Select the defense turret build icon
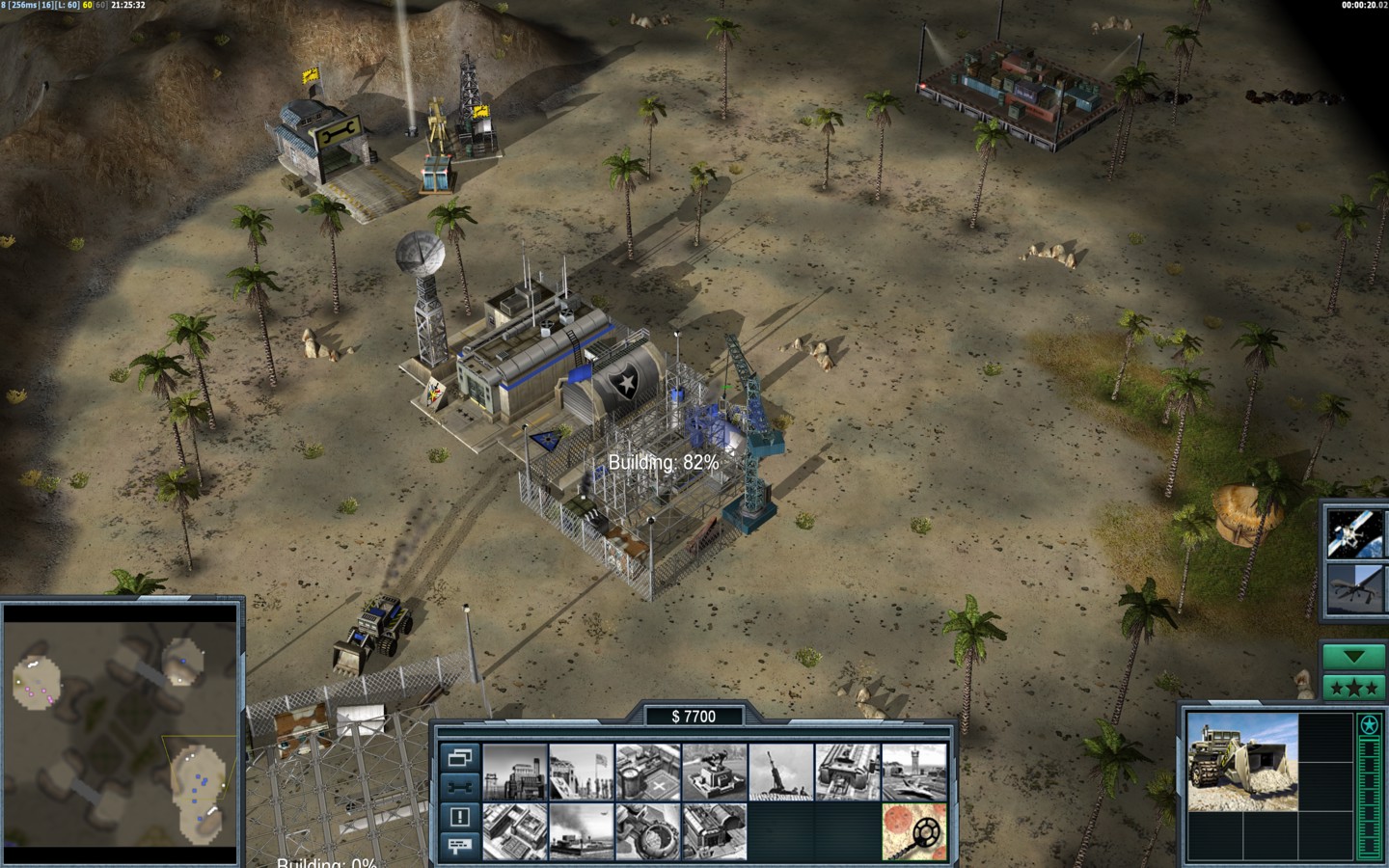 tap(715, 771)
